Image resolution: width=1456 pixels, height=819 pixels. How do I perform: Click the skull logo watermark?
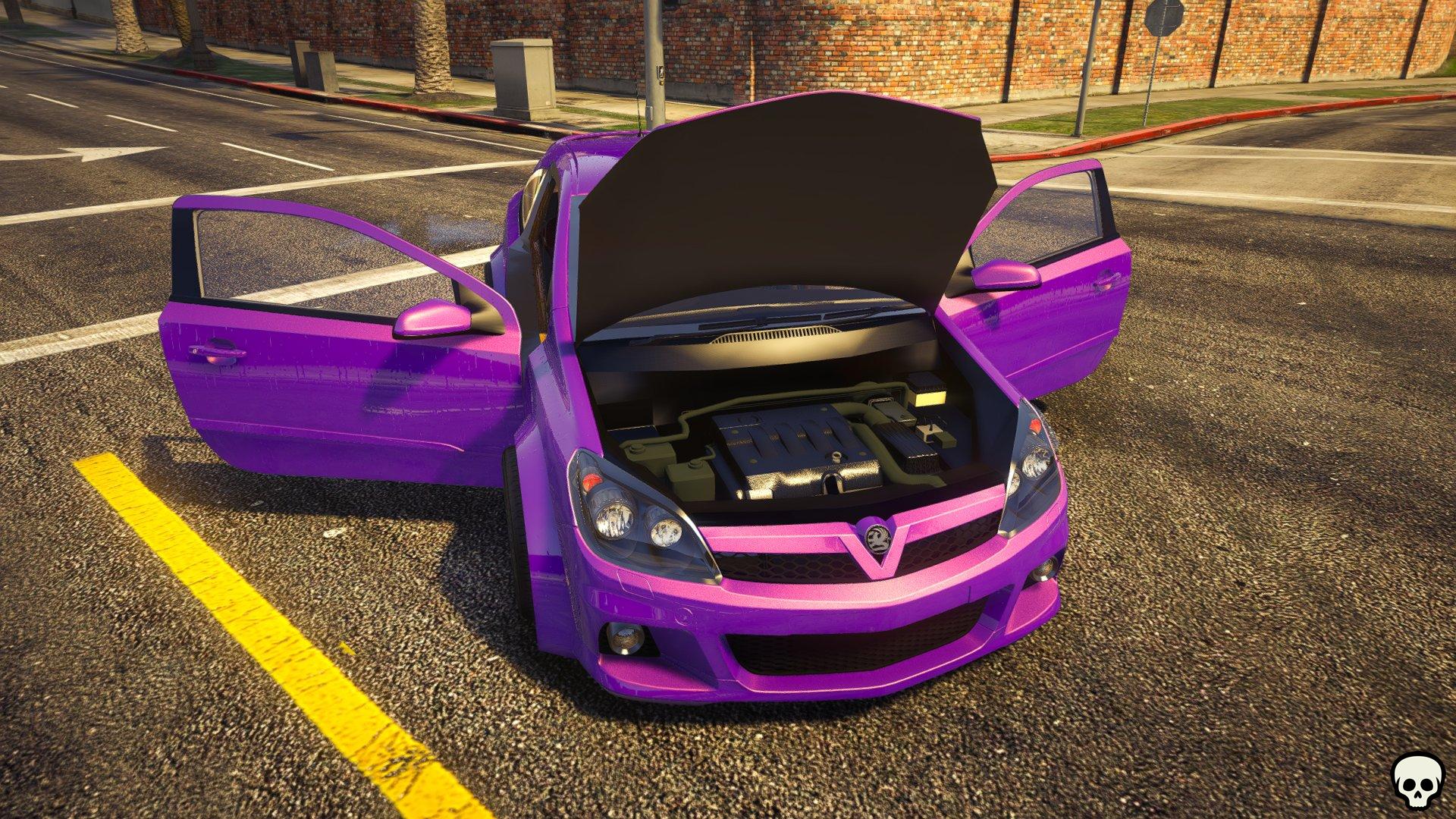1417,780
